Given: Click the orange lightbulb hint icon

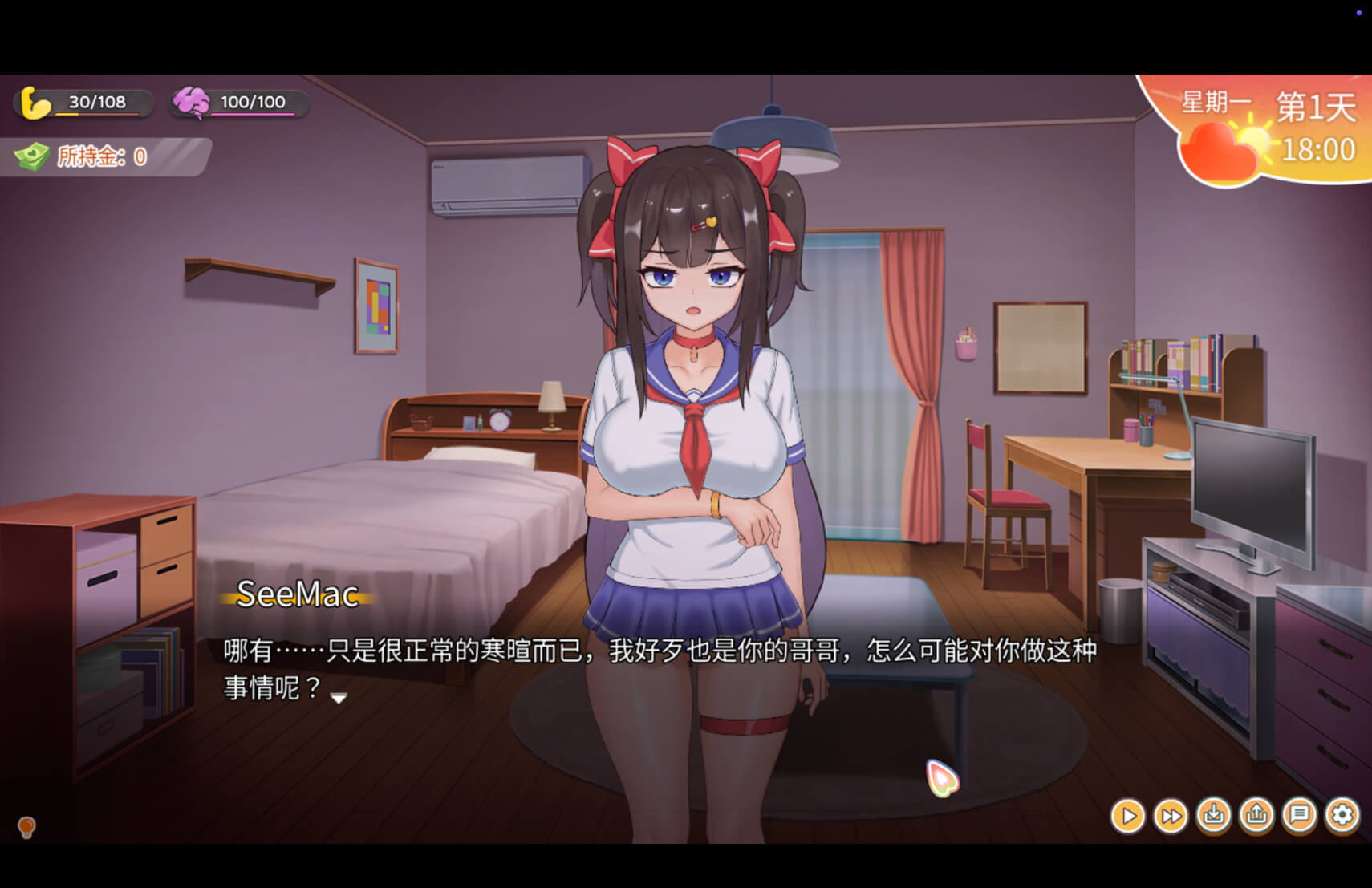Looking at the screenshot, I should click(x=26, y=826).
